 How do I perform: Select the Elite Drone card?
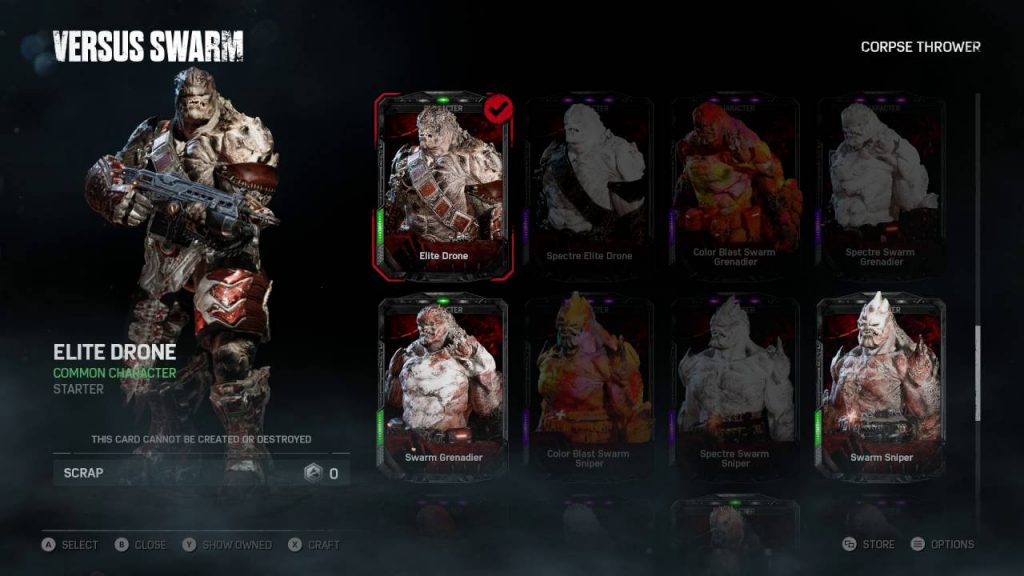click(x=444, y=186)
